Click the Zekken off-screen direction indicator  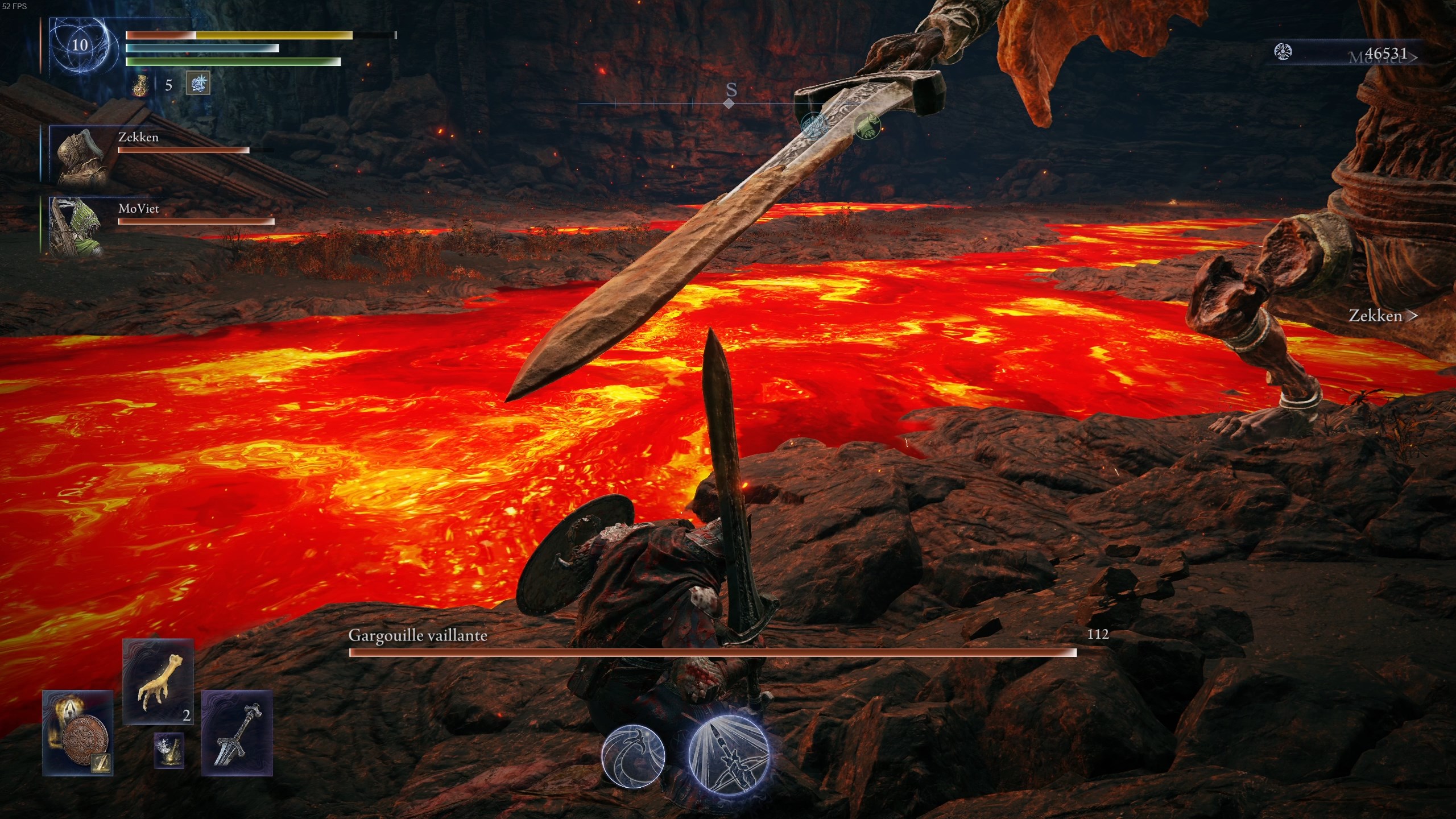(x=1382, y=316)
